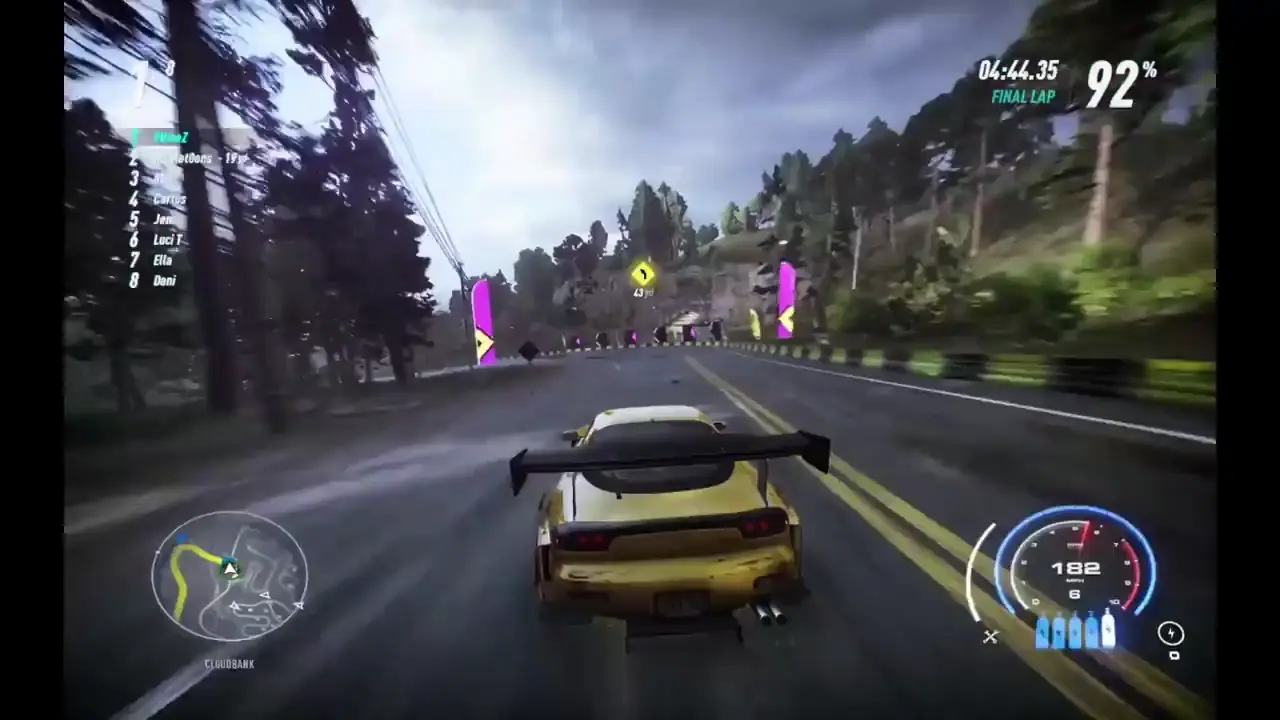The height and width of the screenshot is (720, 1280).
Task: Click the checkpoint arrow marker showing 43 yd
Action: click(643, 277)
